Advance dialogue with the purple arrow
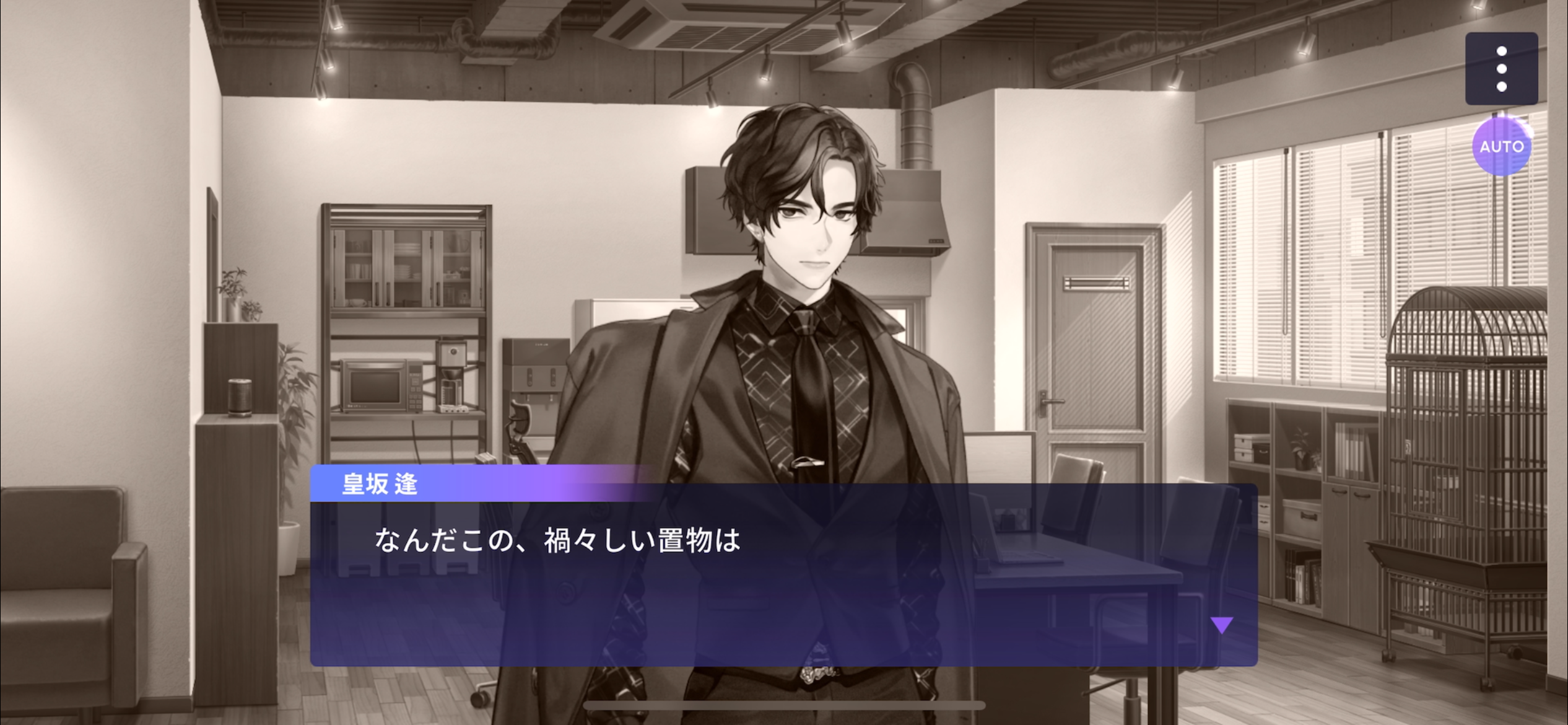Image resolution: width=1568 pixels, height=725 pixels. click(1221, 625)
